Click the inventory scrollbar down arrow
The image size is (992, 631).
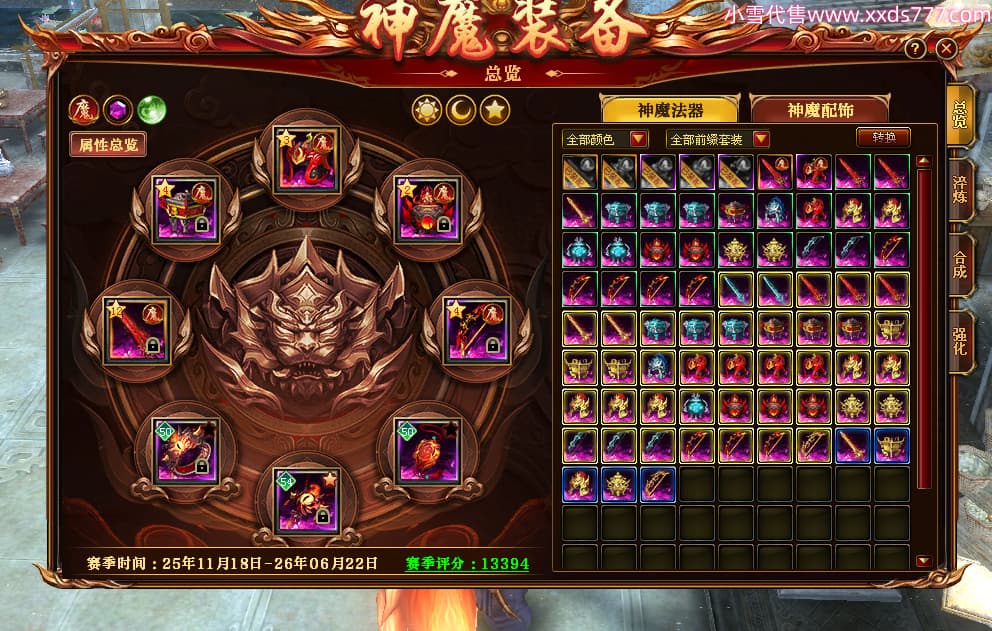923,561
